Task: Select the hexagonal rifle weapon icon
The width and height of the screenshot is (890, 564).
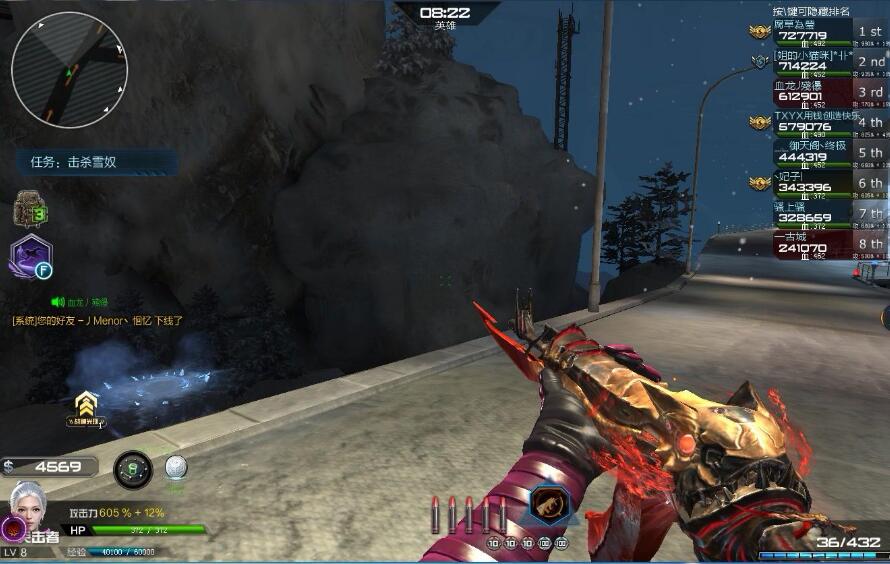Action: [544, 507]
